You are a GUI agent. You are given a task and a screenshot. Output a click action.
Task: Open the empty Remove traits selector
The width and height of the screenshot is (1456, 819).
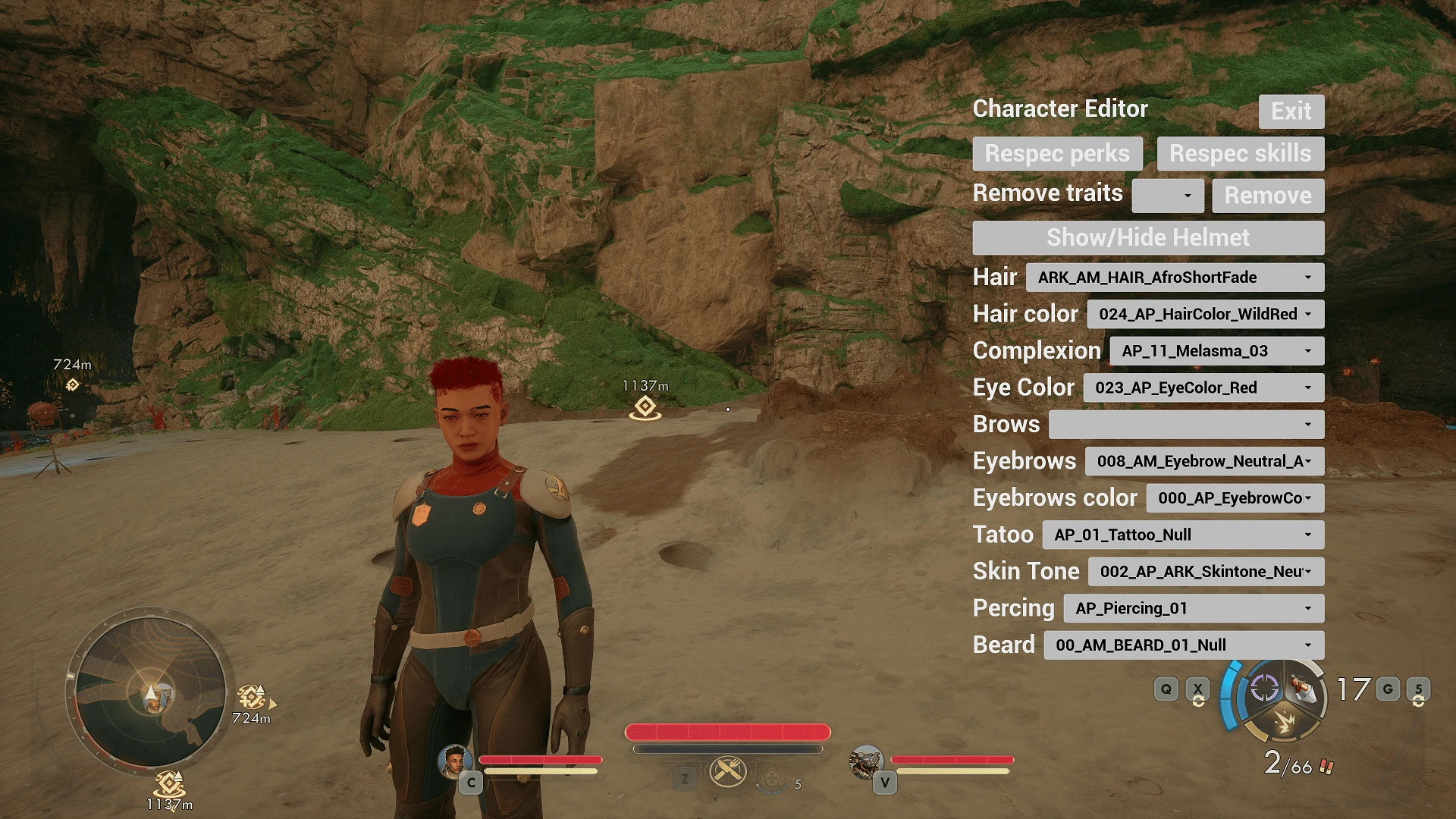[x=1168, y=196]
